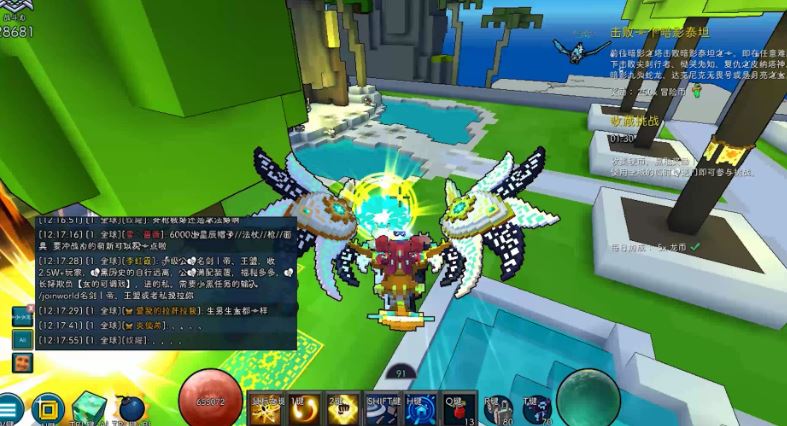
Task: Select the 'All' chat channel tab
Action: coord(22,339)
